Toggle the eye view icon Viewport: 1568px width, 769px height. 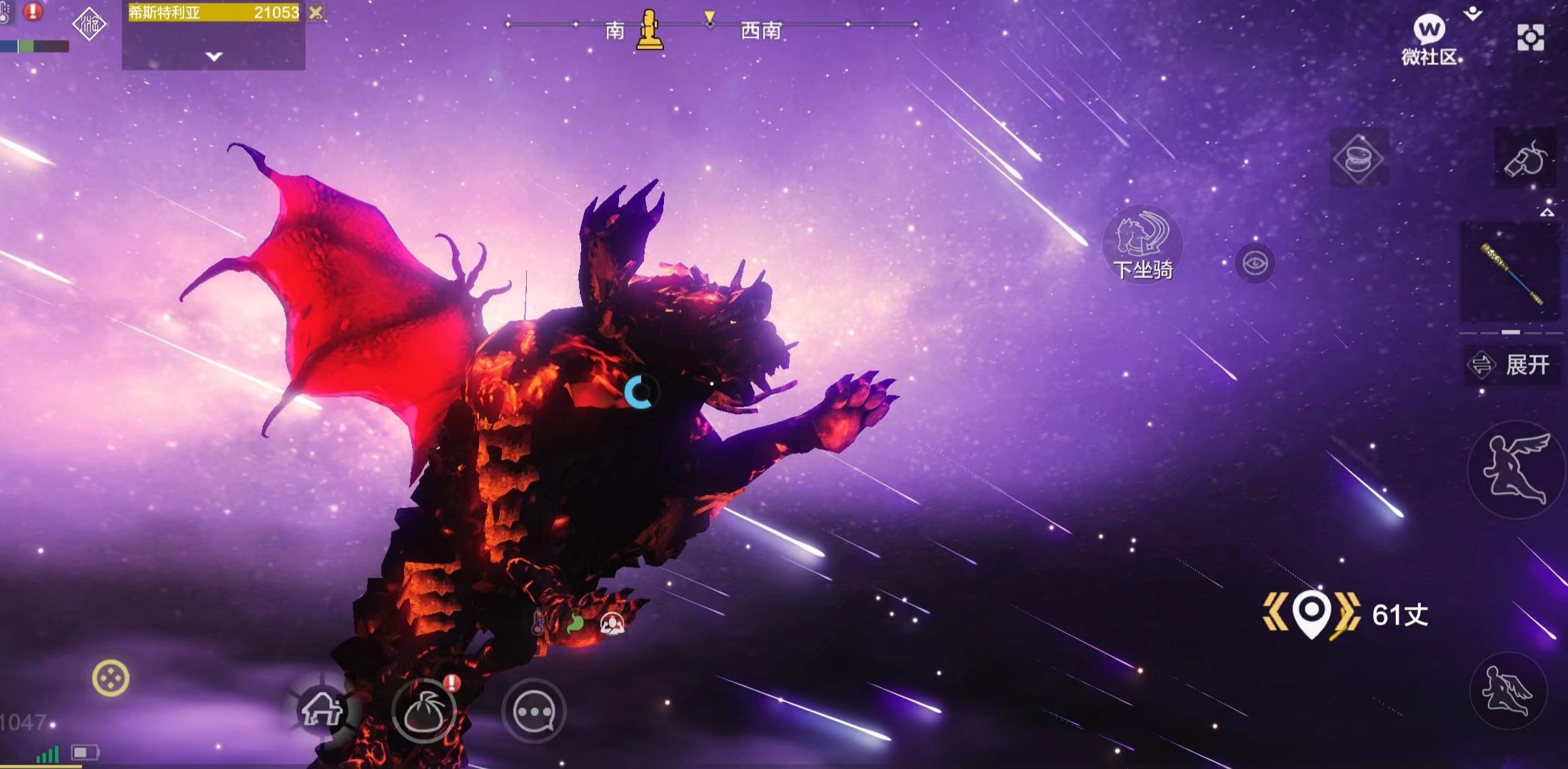click(1255, 263)
